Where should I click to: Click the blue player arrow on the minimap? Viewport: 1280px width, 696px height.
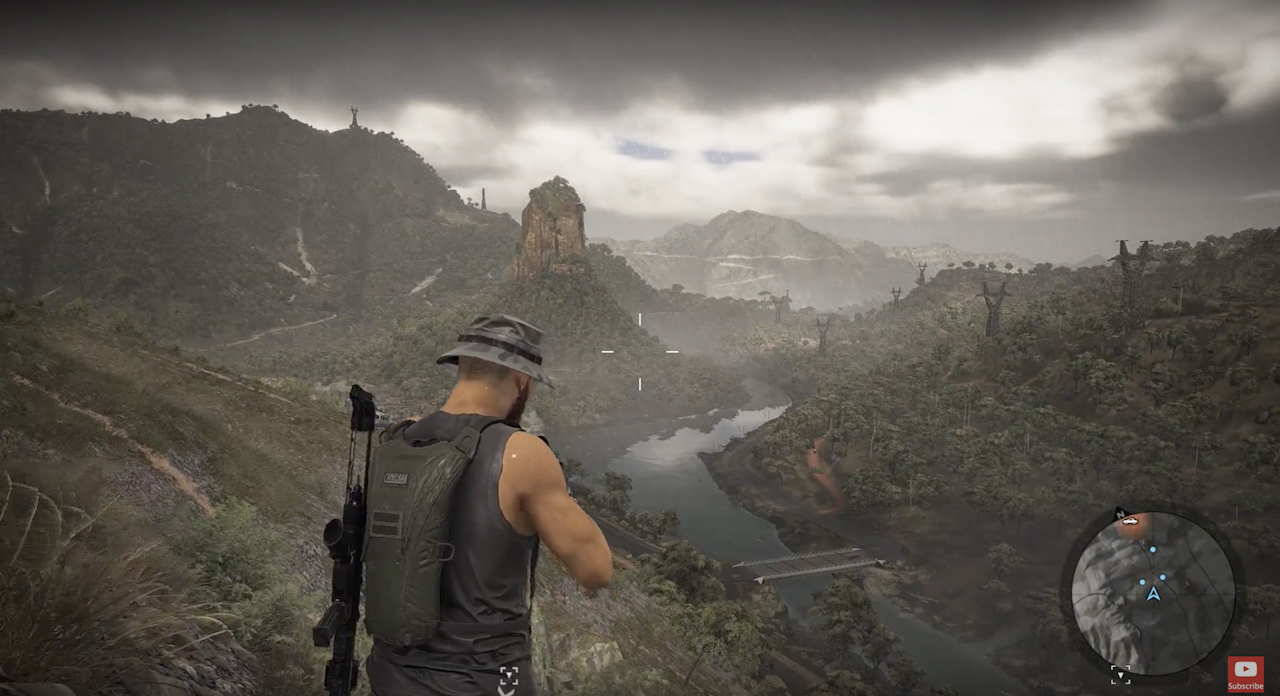click(1153, 594)
